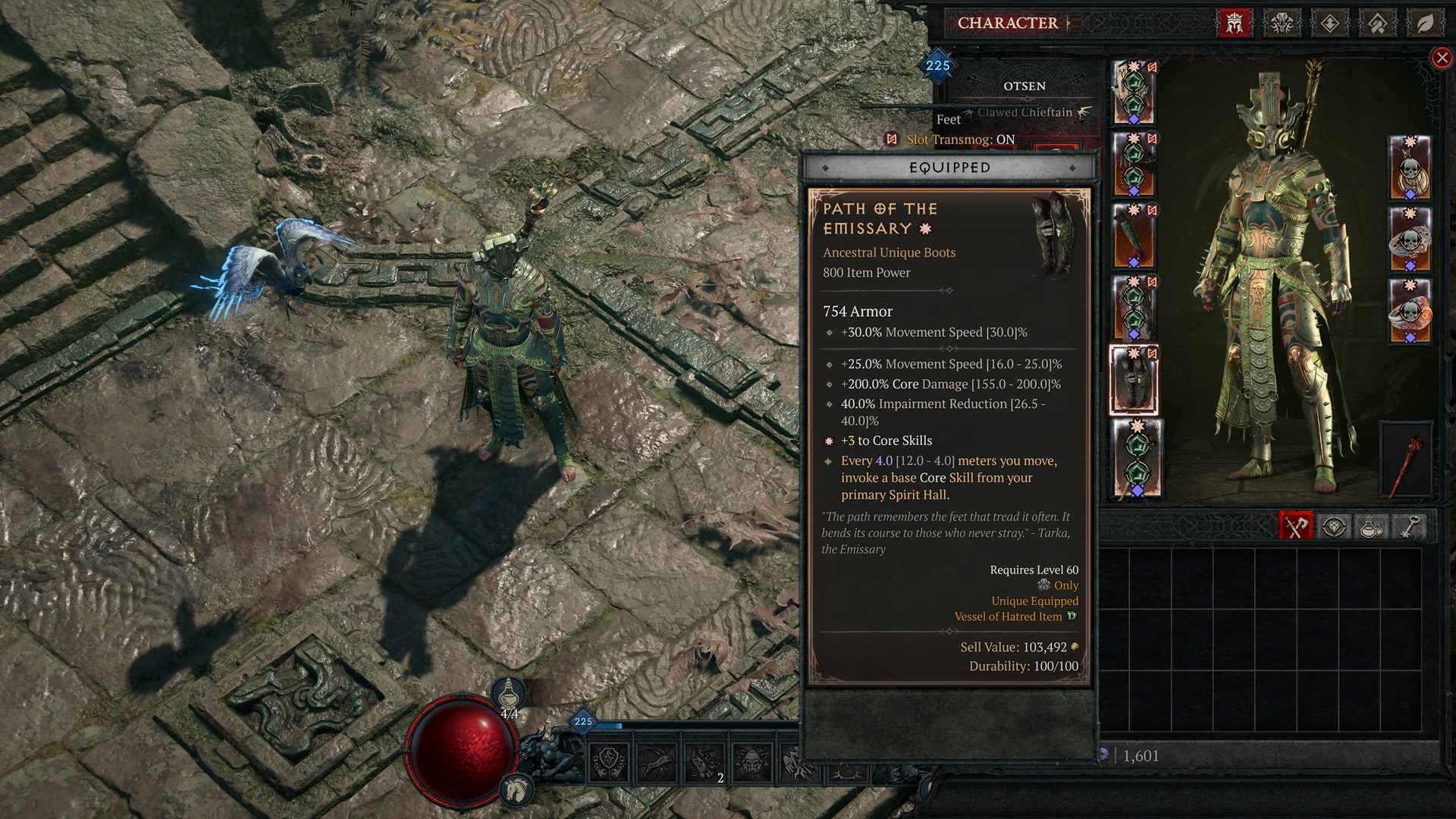Switch to the consumables potion tab
This screenshot has width=1456, height=819.
1371,526
